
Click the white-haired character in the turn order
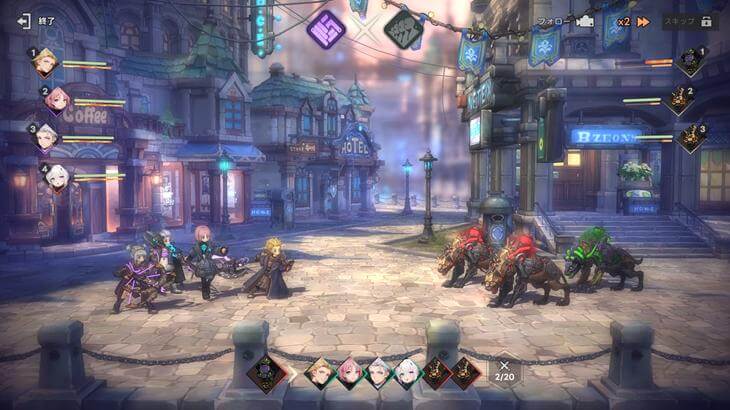coord(408,372)
